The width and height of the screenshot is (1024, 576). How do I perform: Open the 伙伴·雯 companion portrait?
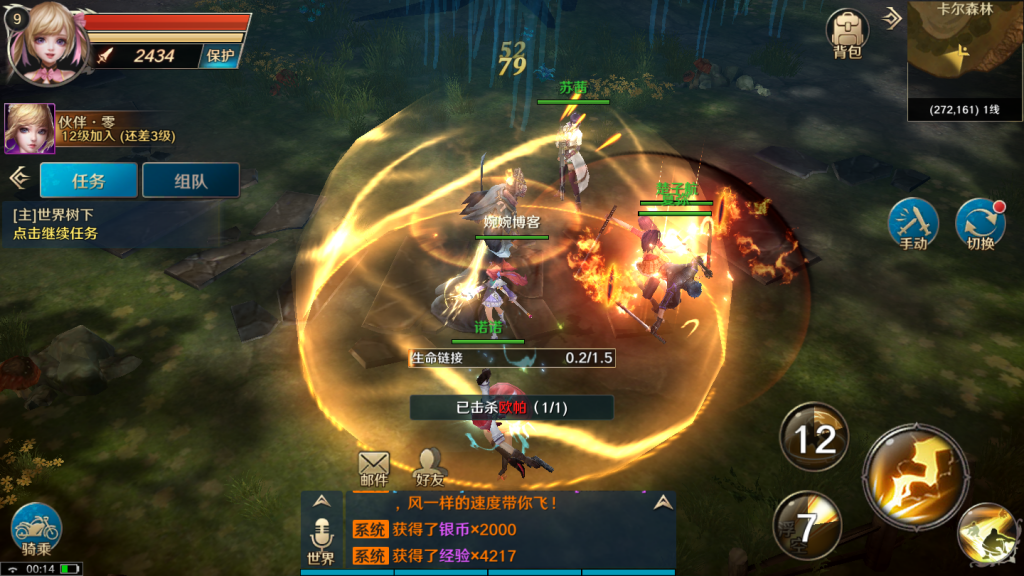(x=29, y=128)
